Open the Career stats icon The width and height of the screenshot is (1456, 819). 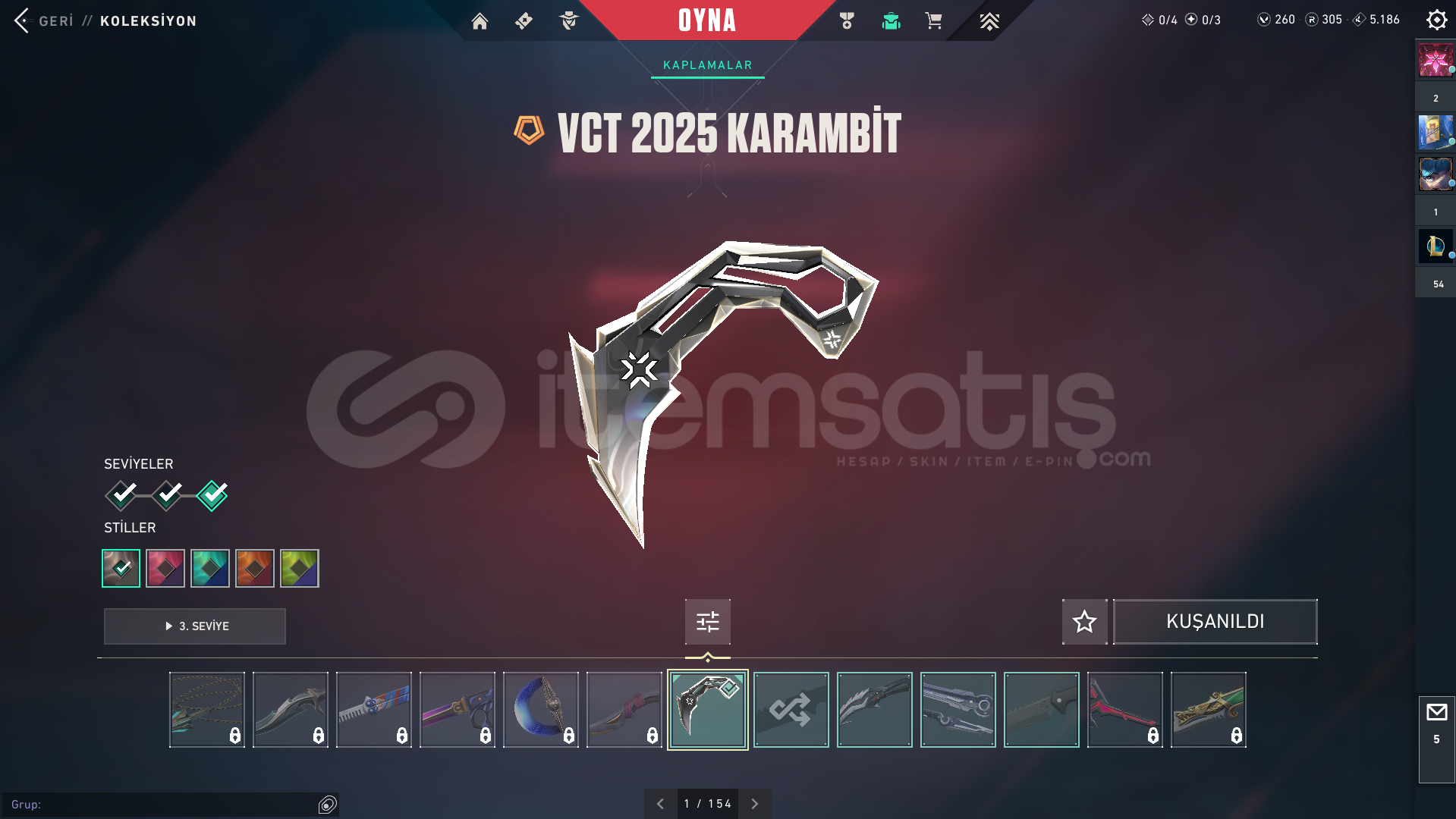844,20
